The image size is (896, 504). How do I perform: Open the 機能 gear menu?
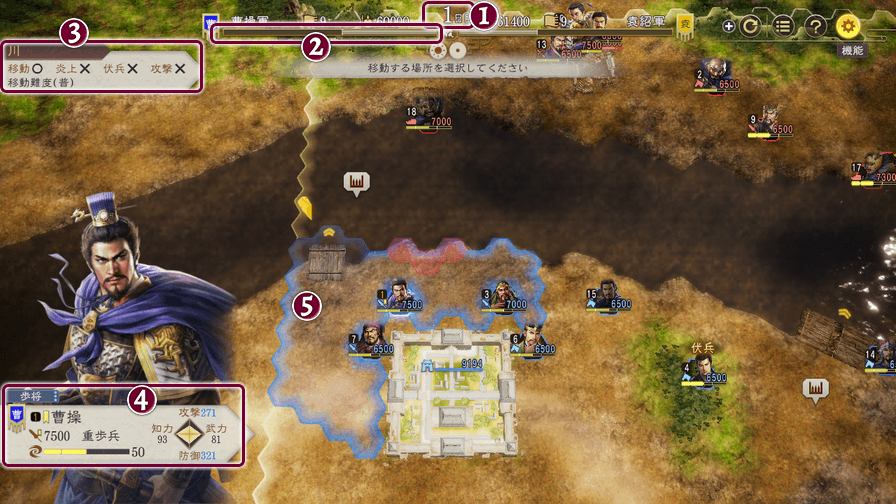pos(849,27)
